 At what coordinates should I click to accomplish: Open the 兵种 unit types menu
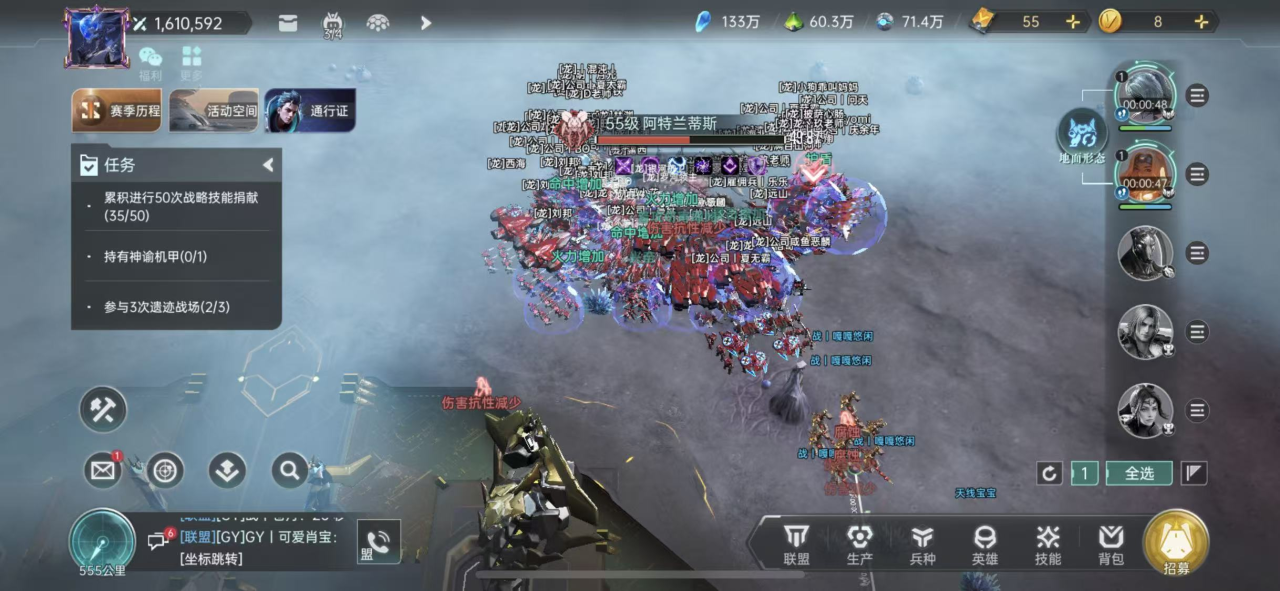tap(922, 545)
